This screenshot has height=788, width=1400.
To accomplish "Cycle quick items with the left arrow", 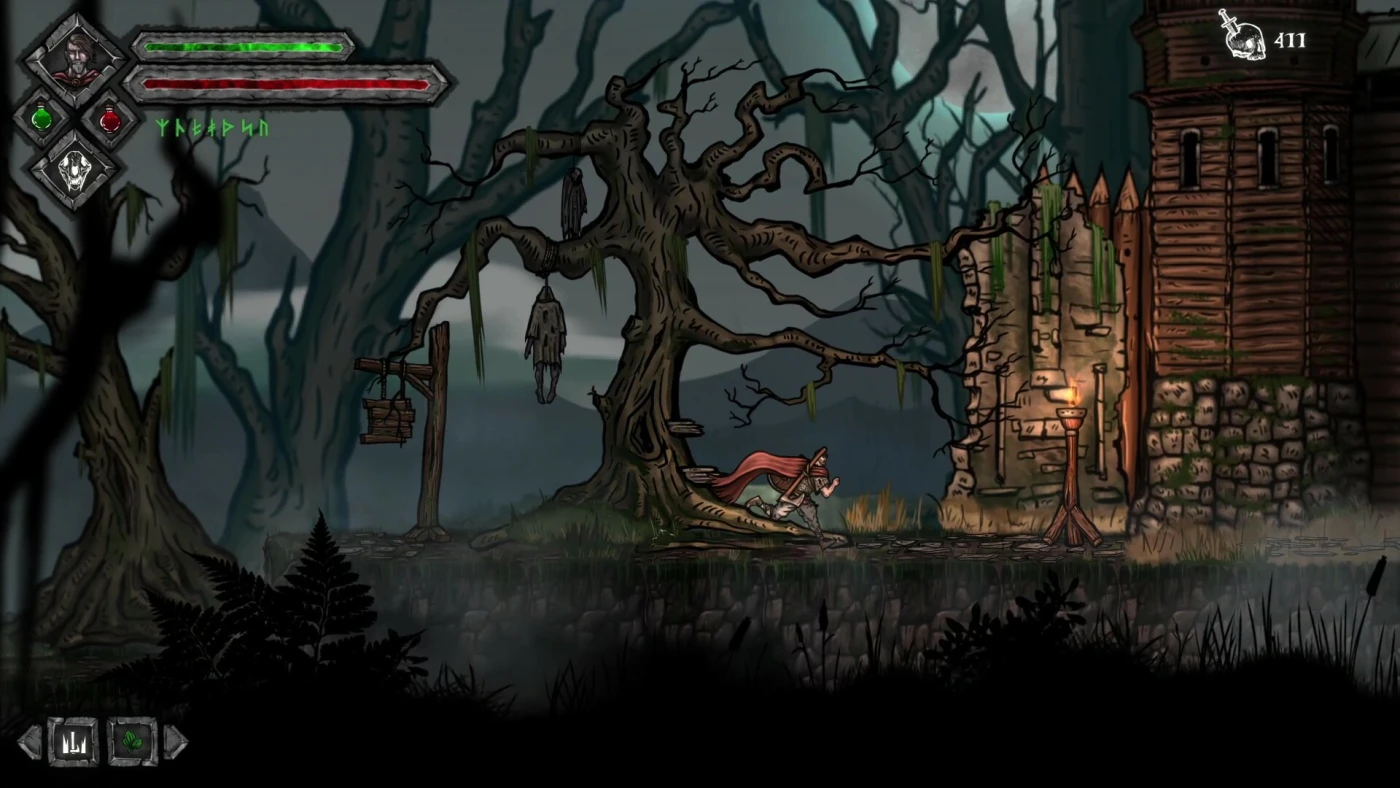I will pyautogui.click(x=30, y=742).
